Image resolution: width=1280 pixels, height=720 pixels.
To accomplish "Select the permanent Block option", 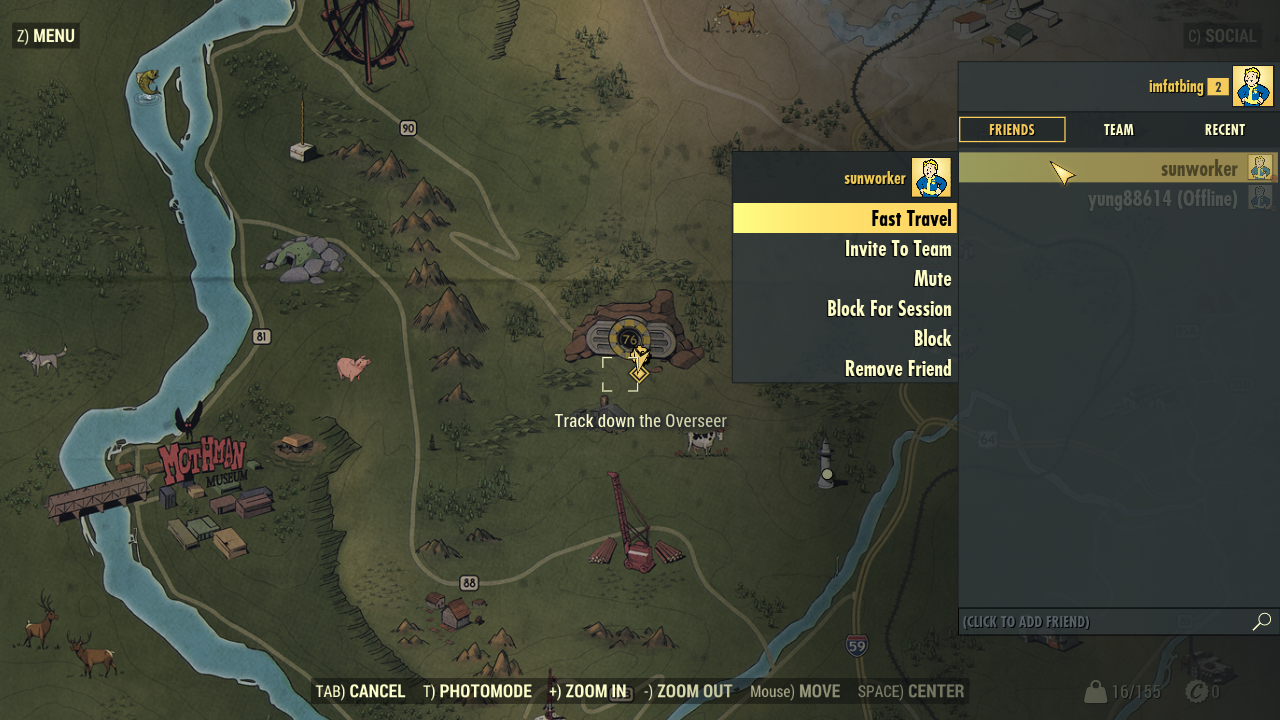I will [845, 339].
